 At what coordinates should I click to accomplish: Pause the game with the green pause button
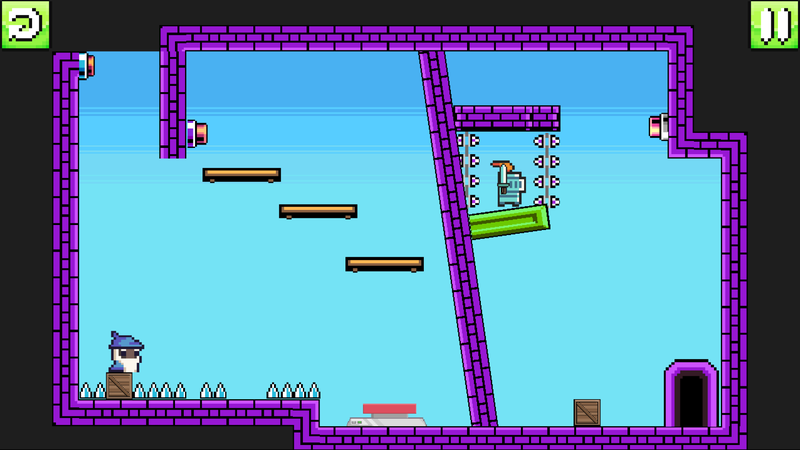[774, 24]
